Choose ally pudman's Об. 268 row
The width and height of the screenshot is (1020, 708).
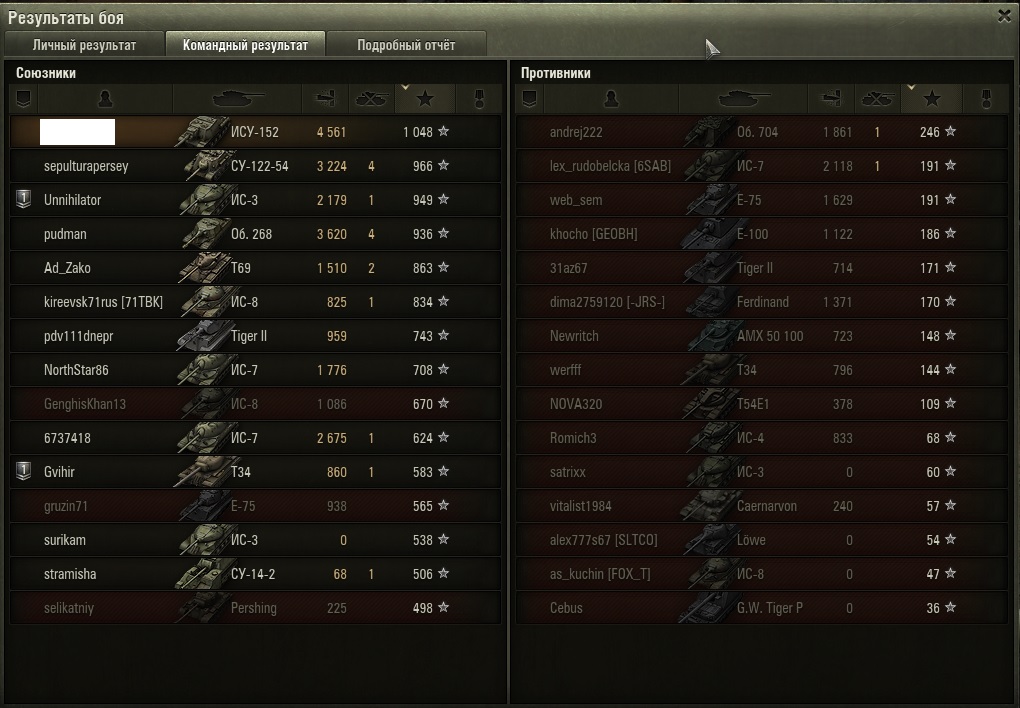pos(255,234)
